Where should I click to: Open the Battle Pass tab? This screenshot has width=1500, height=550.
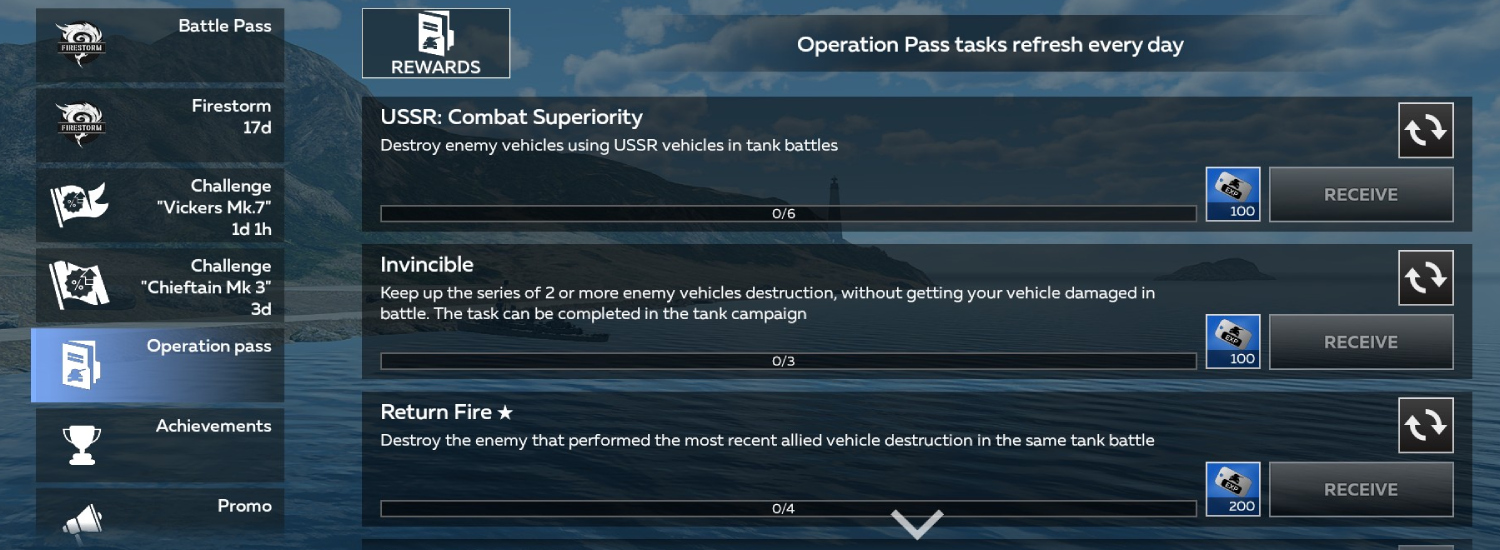(160, 45)
